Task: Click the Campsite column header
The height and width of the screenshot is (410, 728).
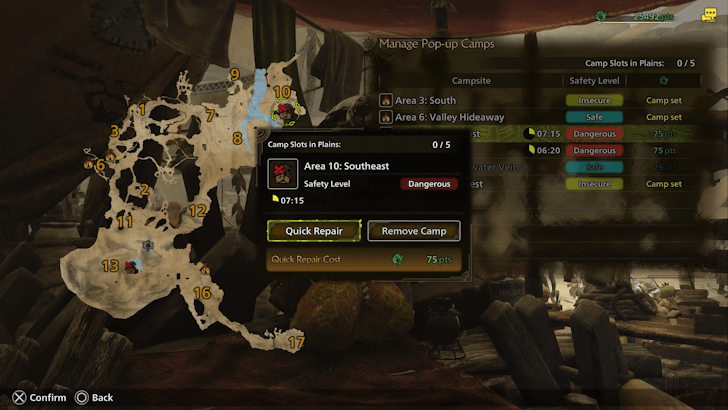Action: [x=470, y=80]
